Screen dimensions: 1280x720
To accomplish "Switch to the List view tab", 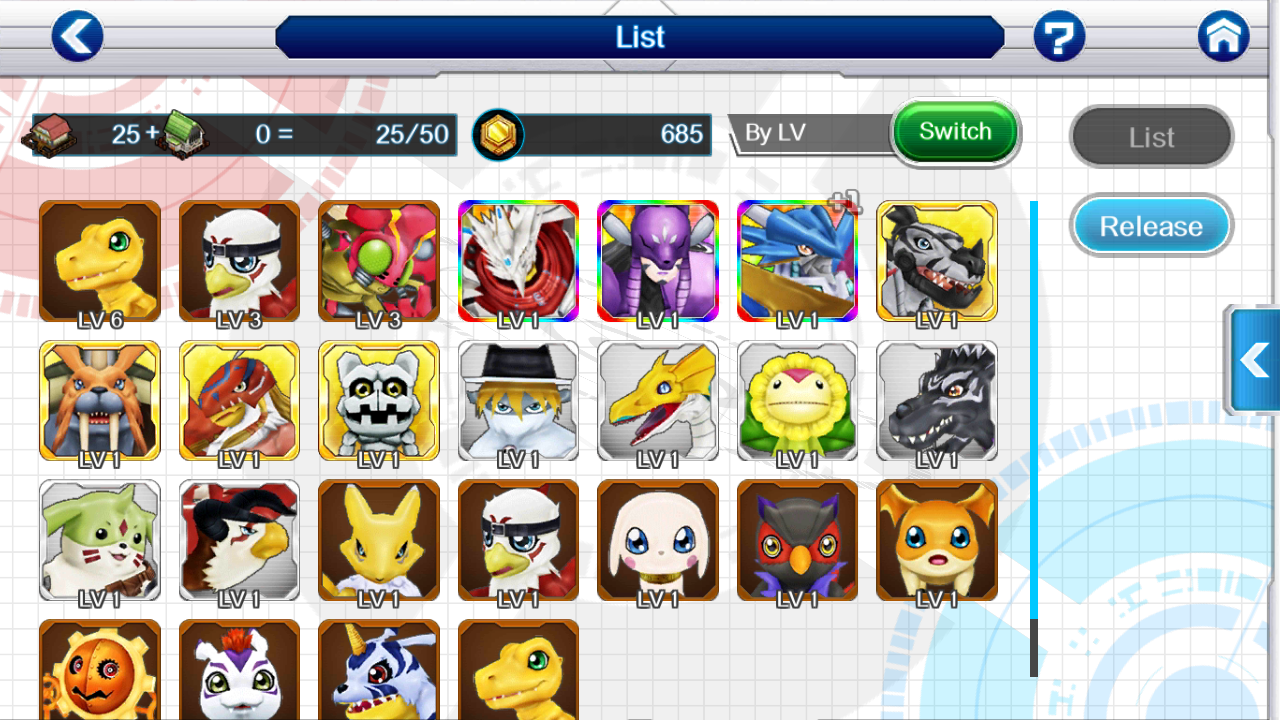I will (x=1150, y=137).
